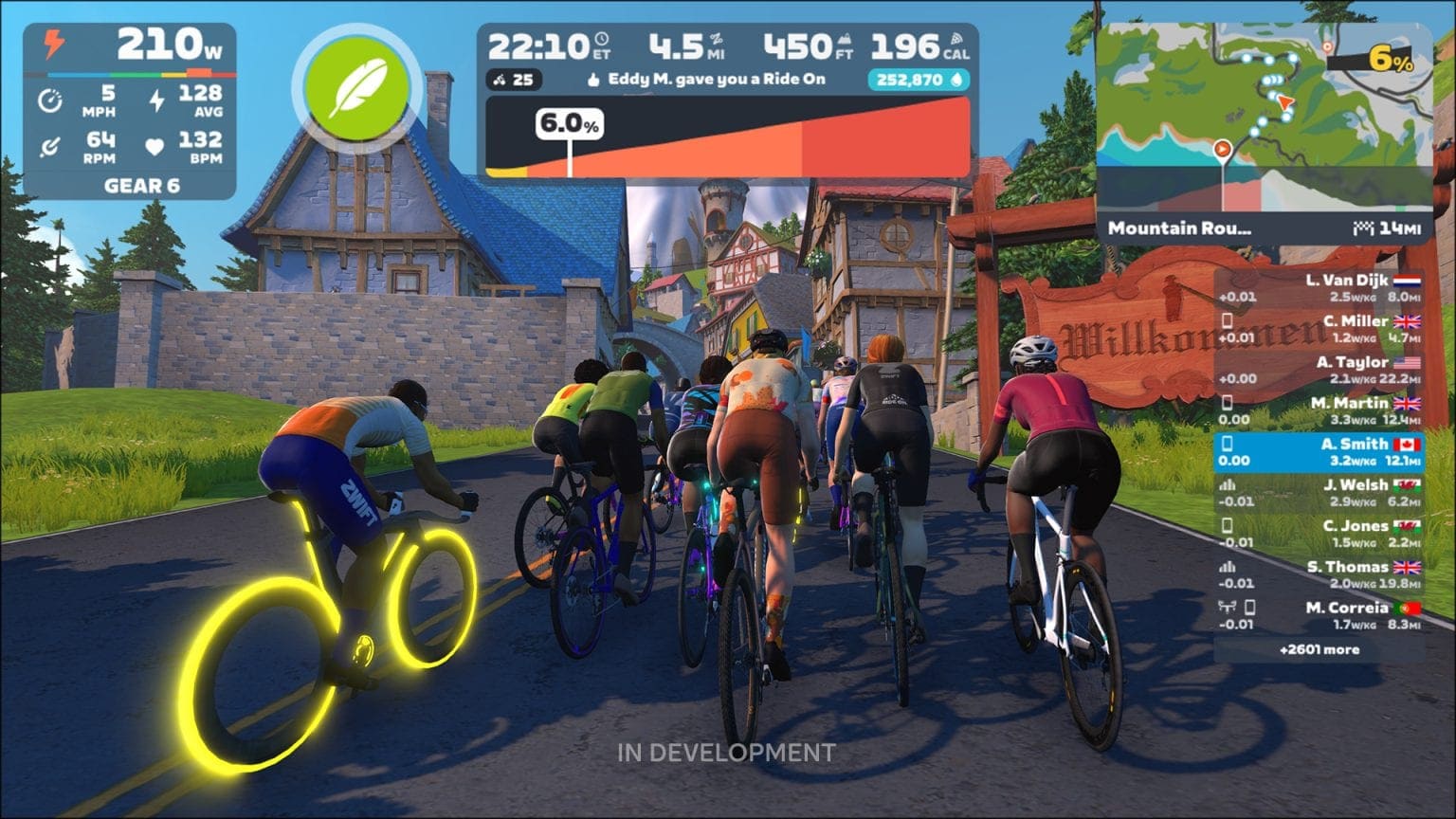Click the orange power bolt icon
The image size is (1456, 819).
53,44
